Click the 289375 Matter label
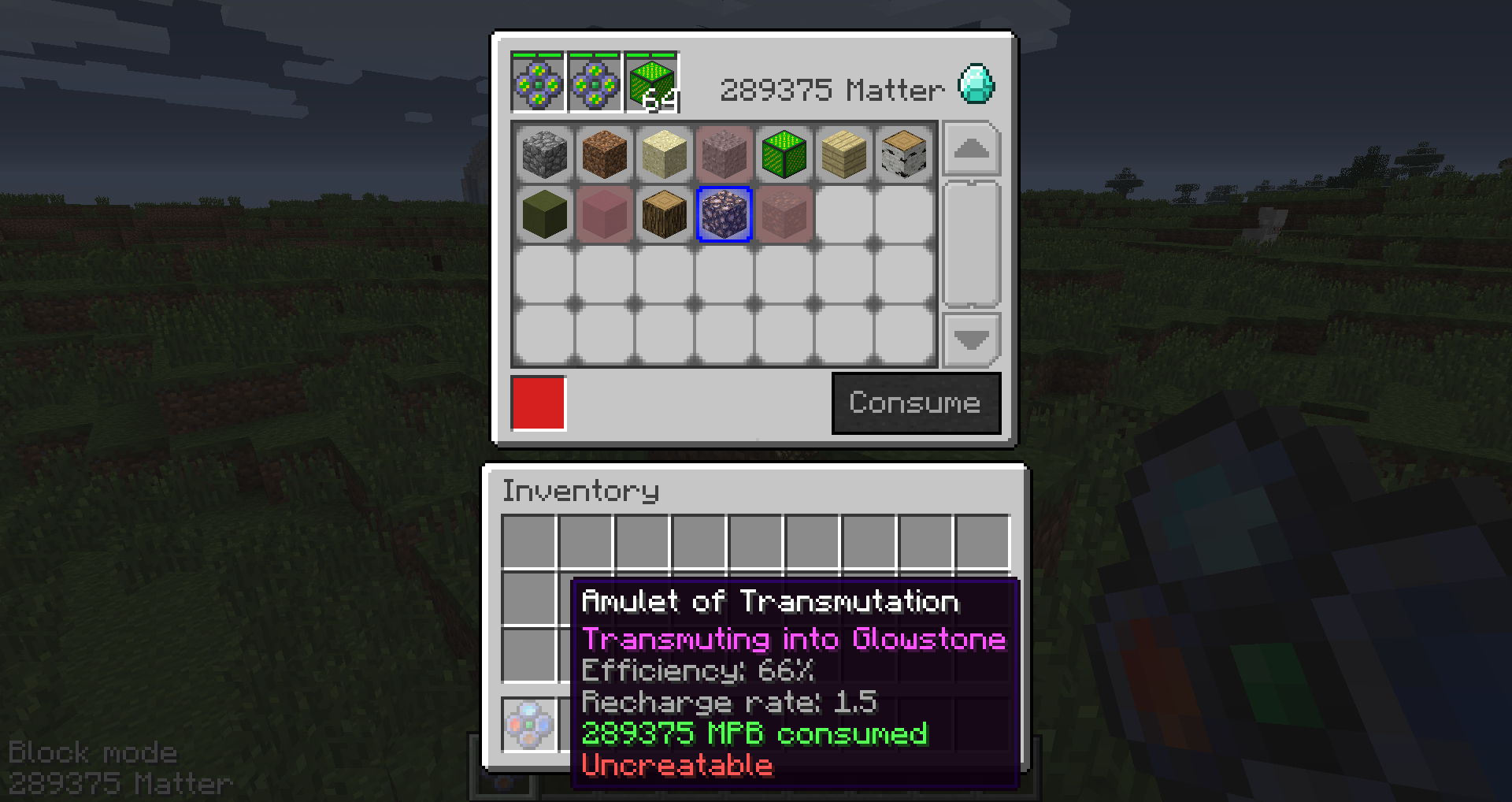Image resolution: width=1512 pixels, height=802 pixels. click(831, 88)
